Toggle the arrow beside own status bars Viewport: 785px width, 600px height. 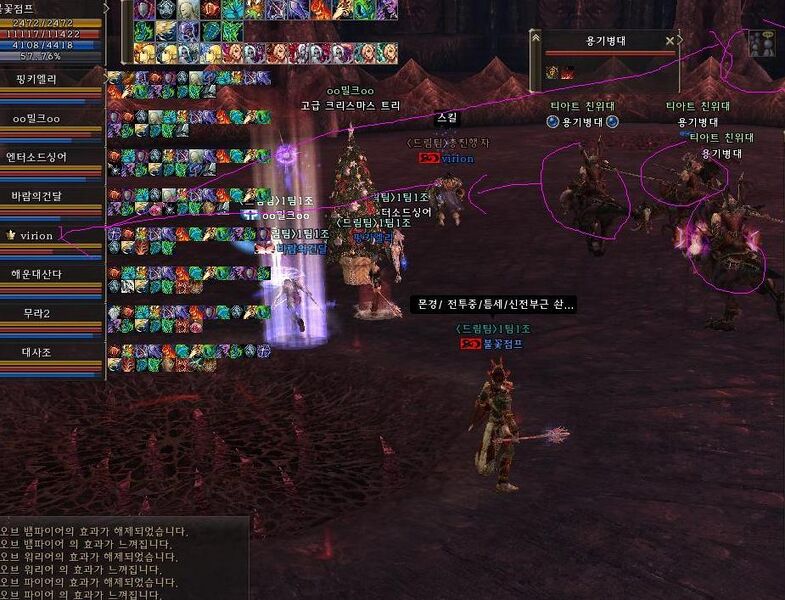pyautogui.click(x=107, y=9)
